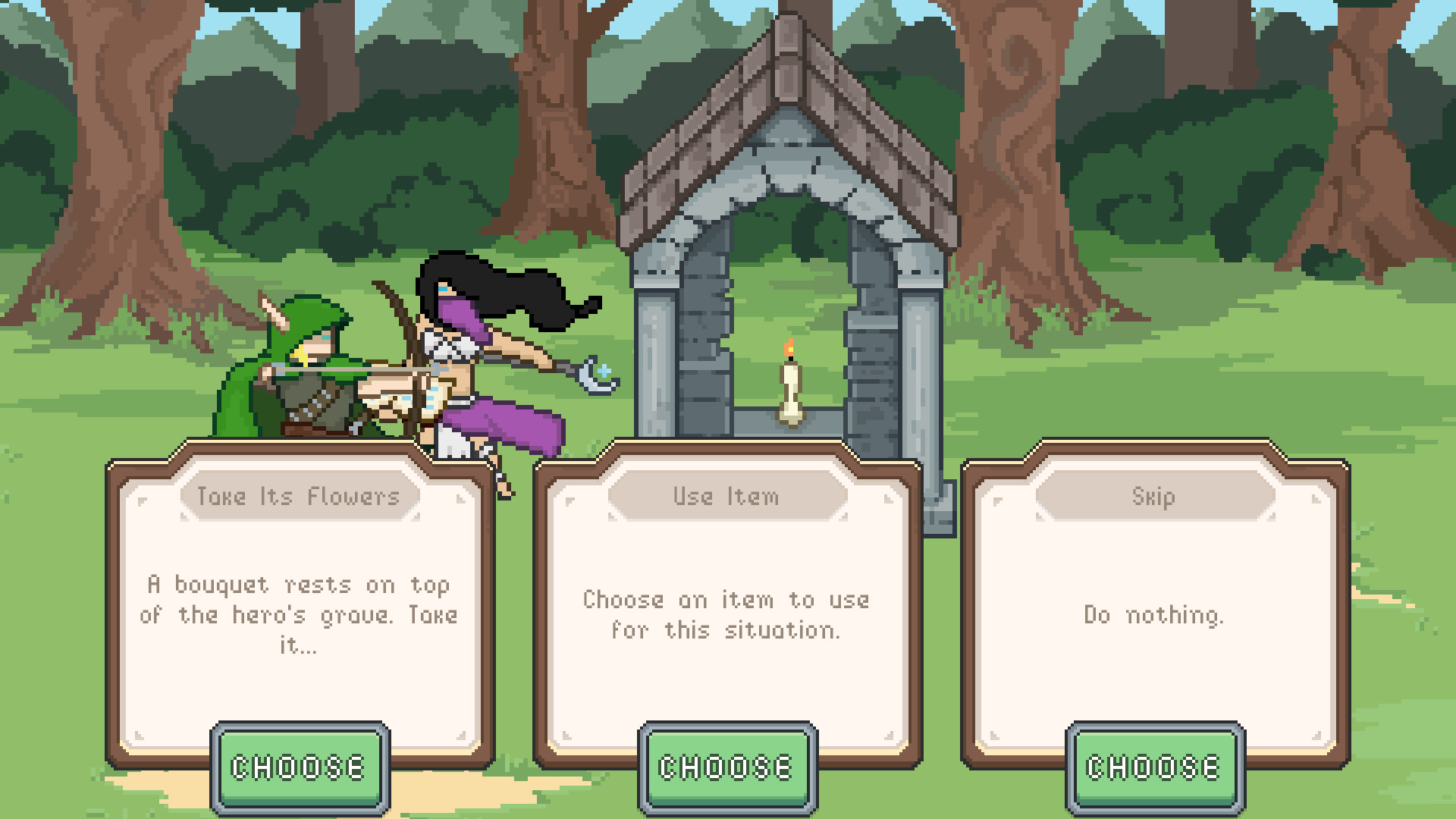This screenshot has width=1456, height=819.
Task: Click the 'Do nothing.' text on the Skip card
Action: click(1151, 616)
